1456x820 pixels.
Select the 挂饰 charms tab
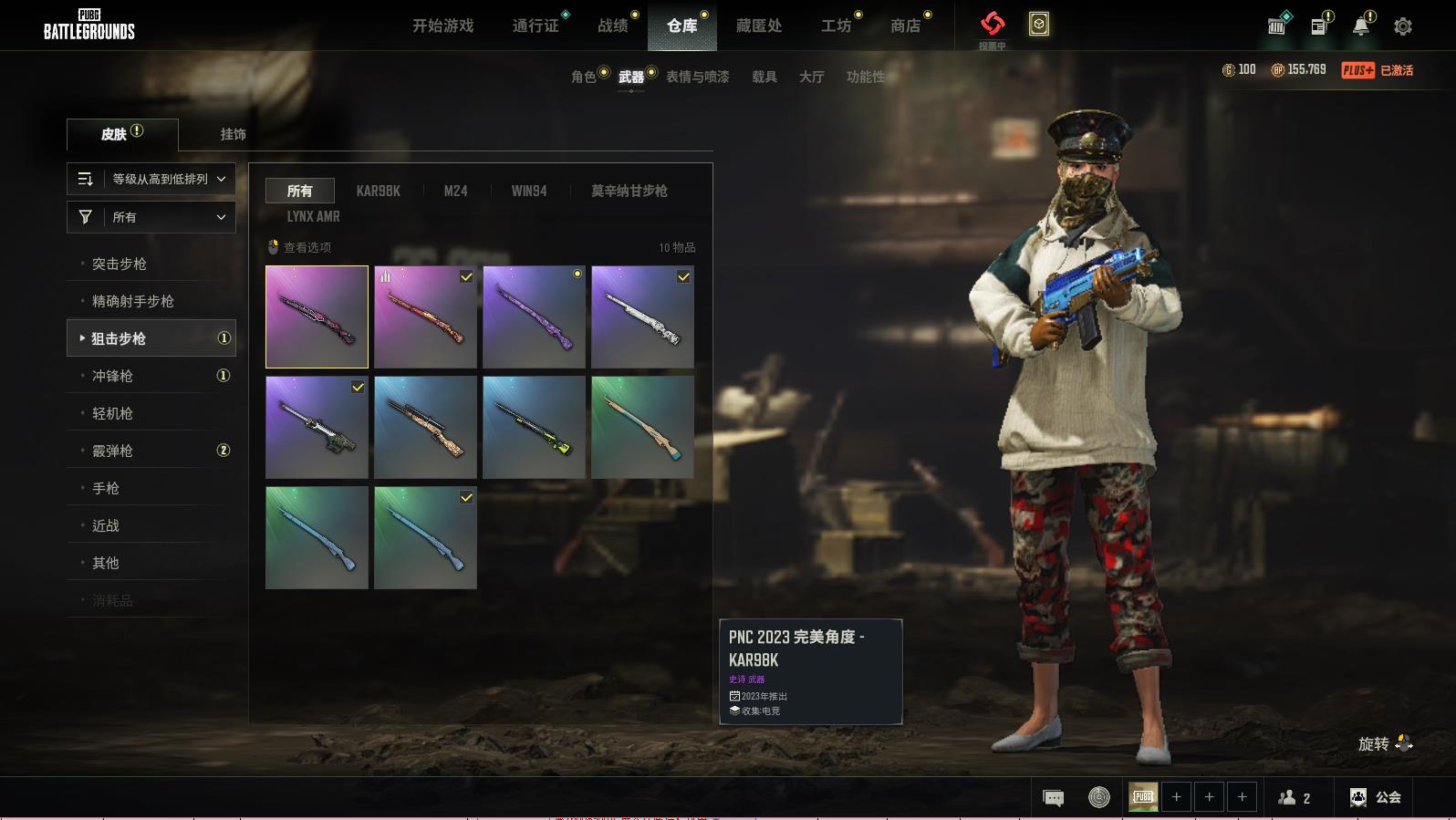(x=233, y=134)
